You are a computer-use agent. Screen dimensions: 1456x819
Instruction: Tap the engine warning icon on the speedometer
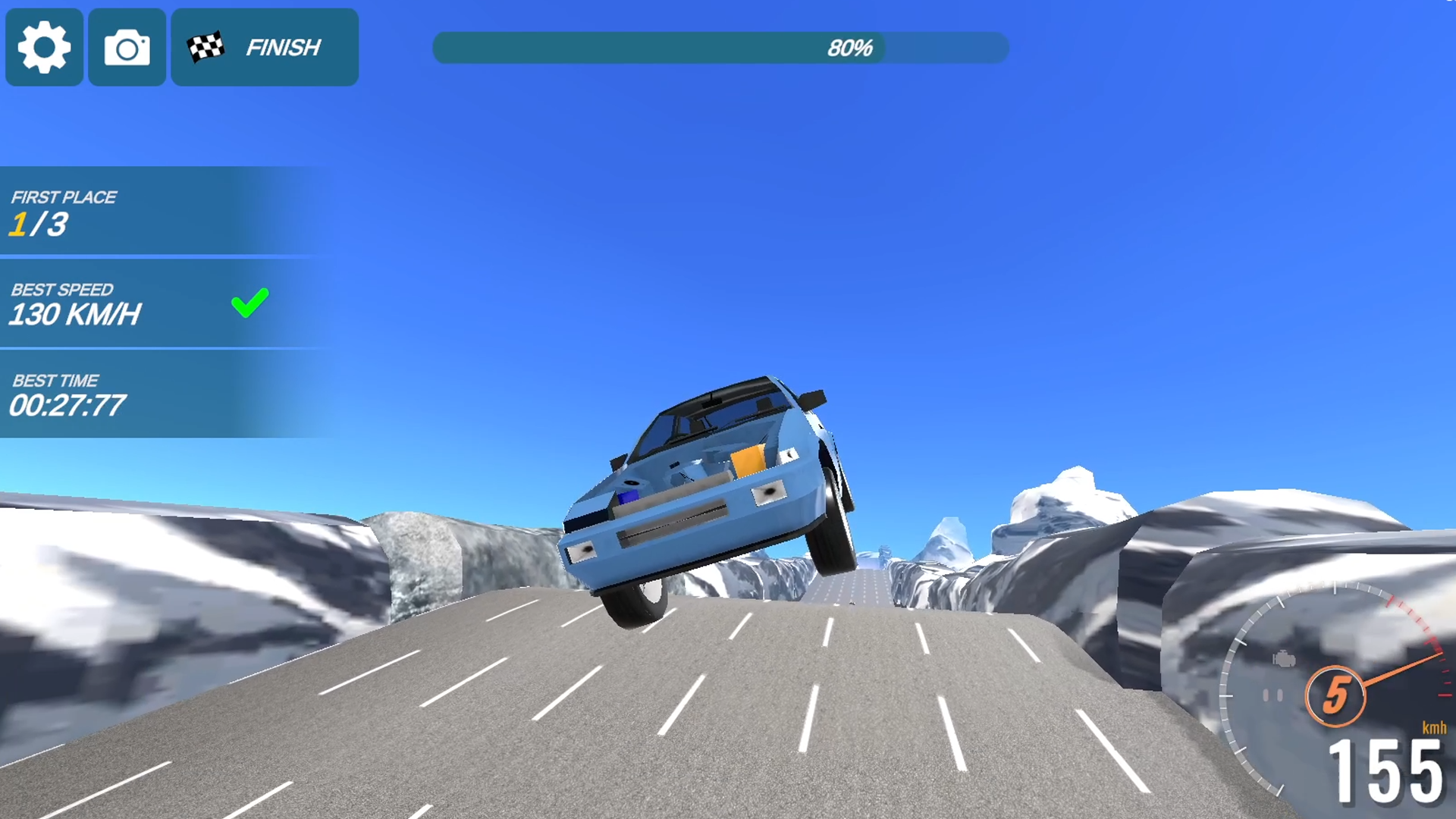[x=1285, y=658]
